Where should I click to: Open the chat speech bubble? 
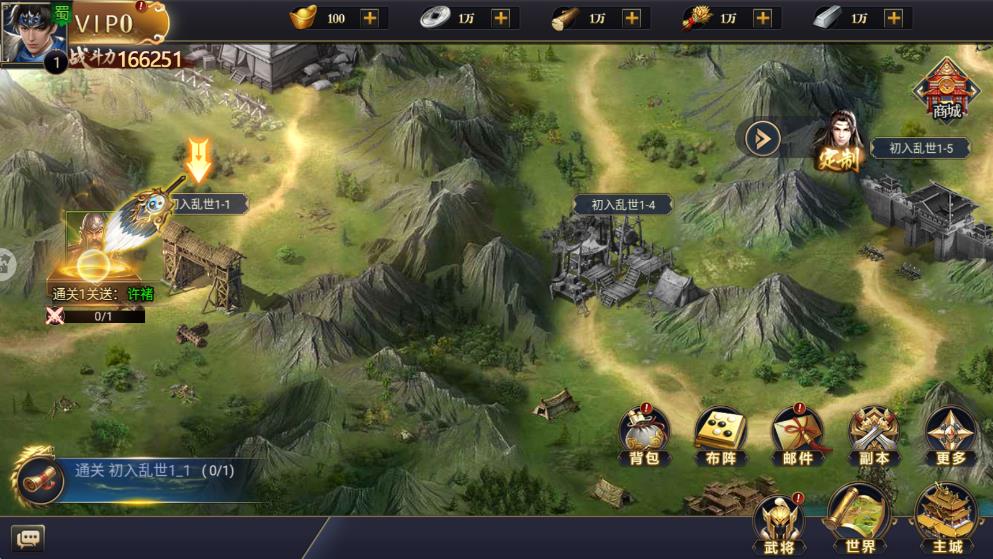pyautogui.click(x=29, y=539)
